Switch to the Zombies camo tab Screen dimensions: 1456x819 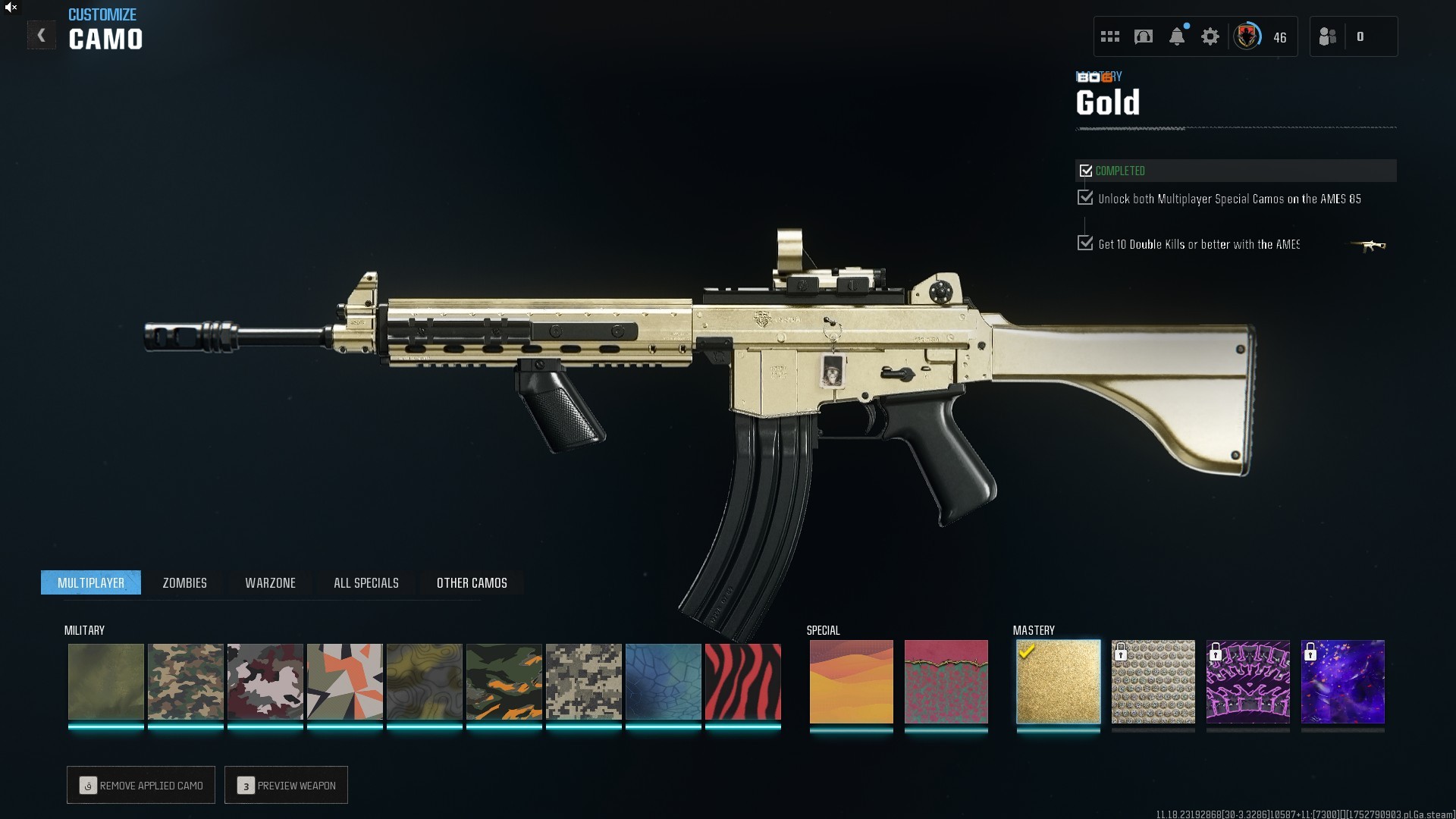click(x=184, y=582)
